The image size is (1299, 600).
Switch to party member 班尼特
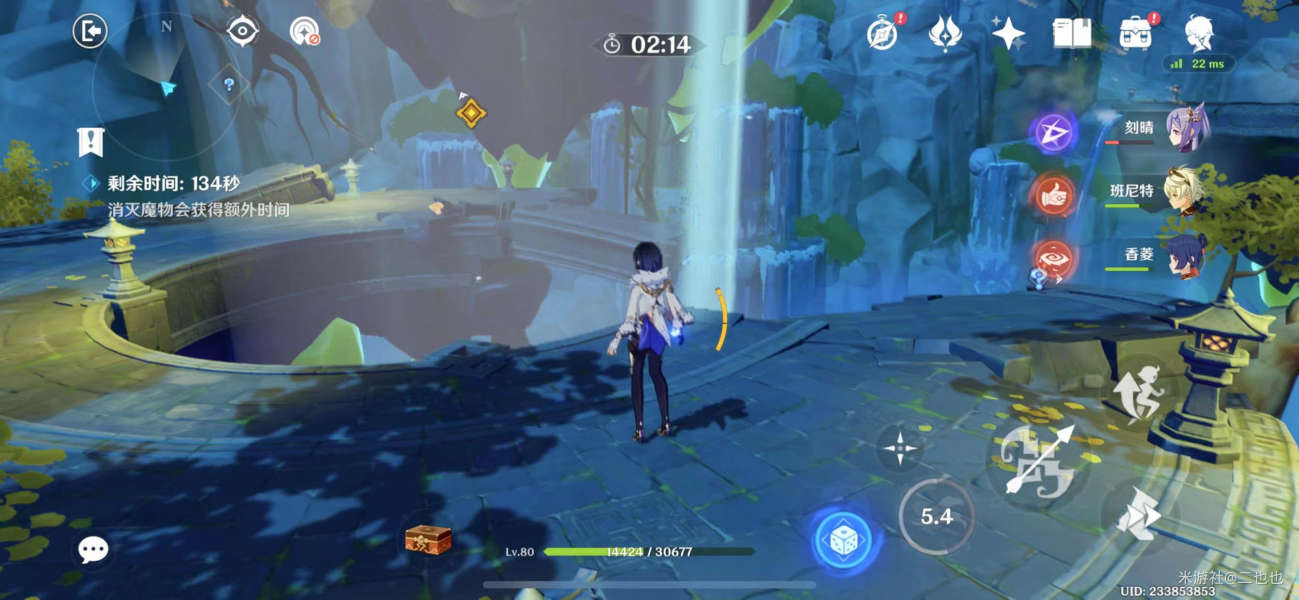(x=1187, y=191)
